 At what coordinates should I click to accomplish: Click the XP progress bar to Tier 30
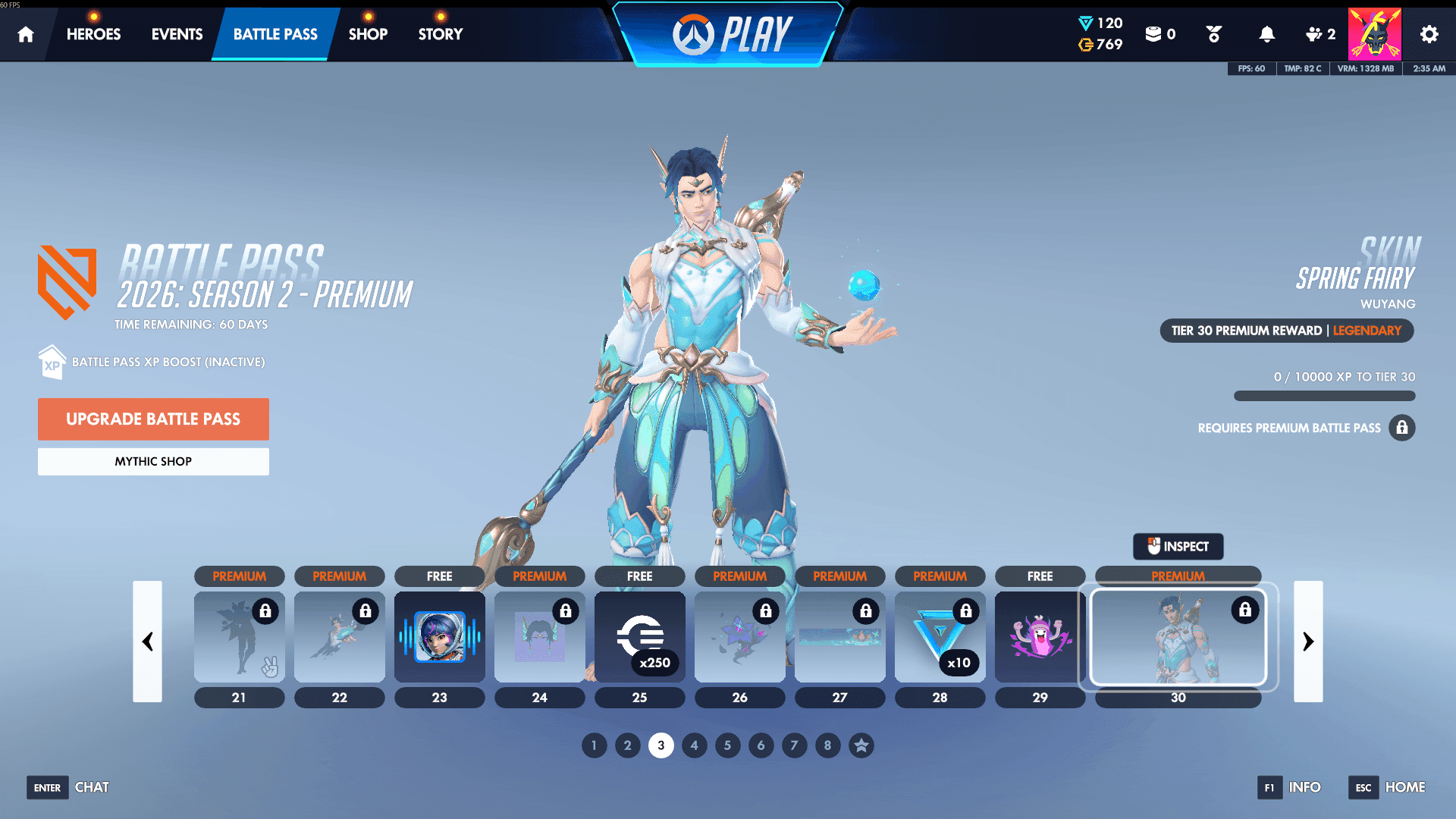coord(1324,396)
